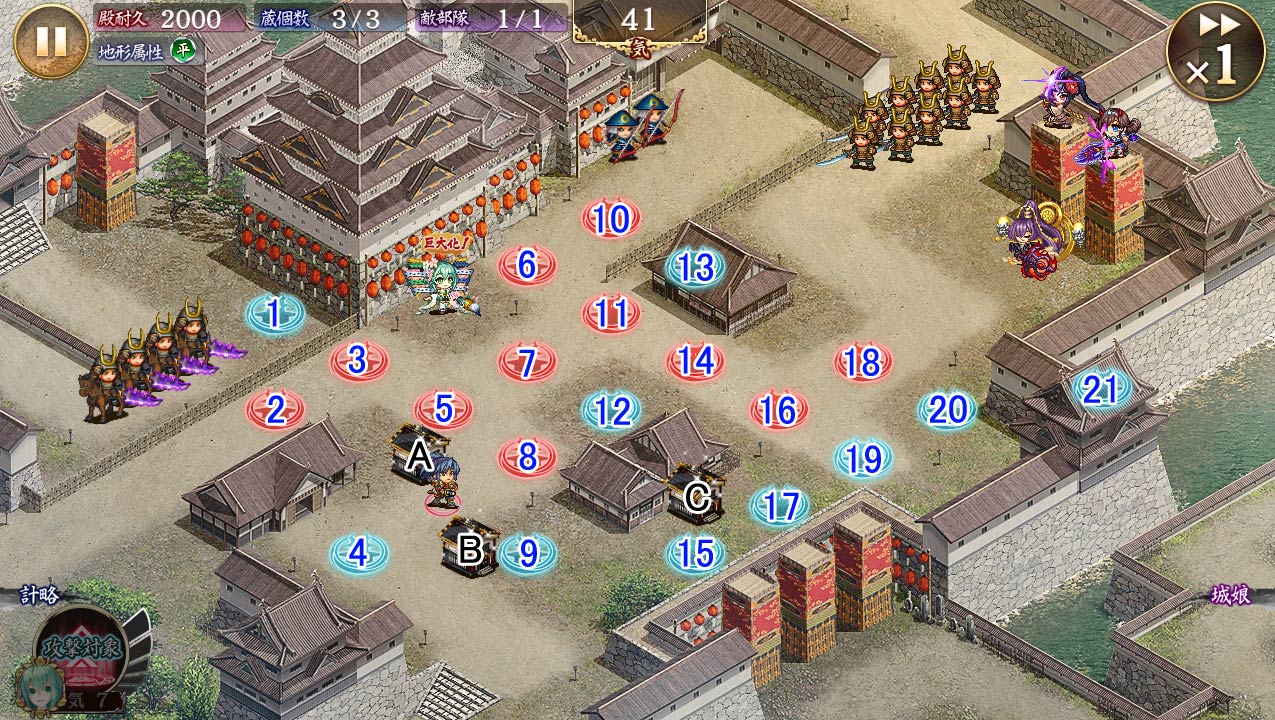Screen dimensions: 1275x720
Task: Open the 城娘 unit panel
Action: click(x=1230, y=594)
